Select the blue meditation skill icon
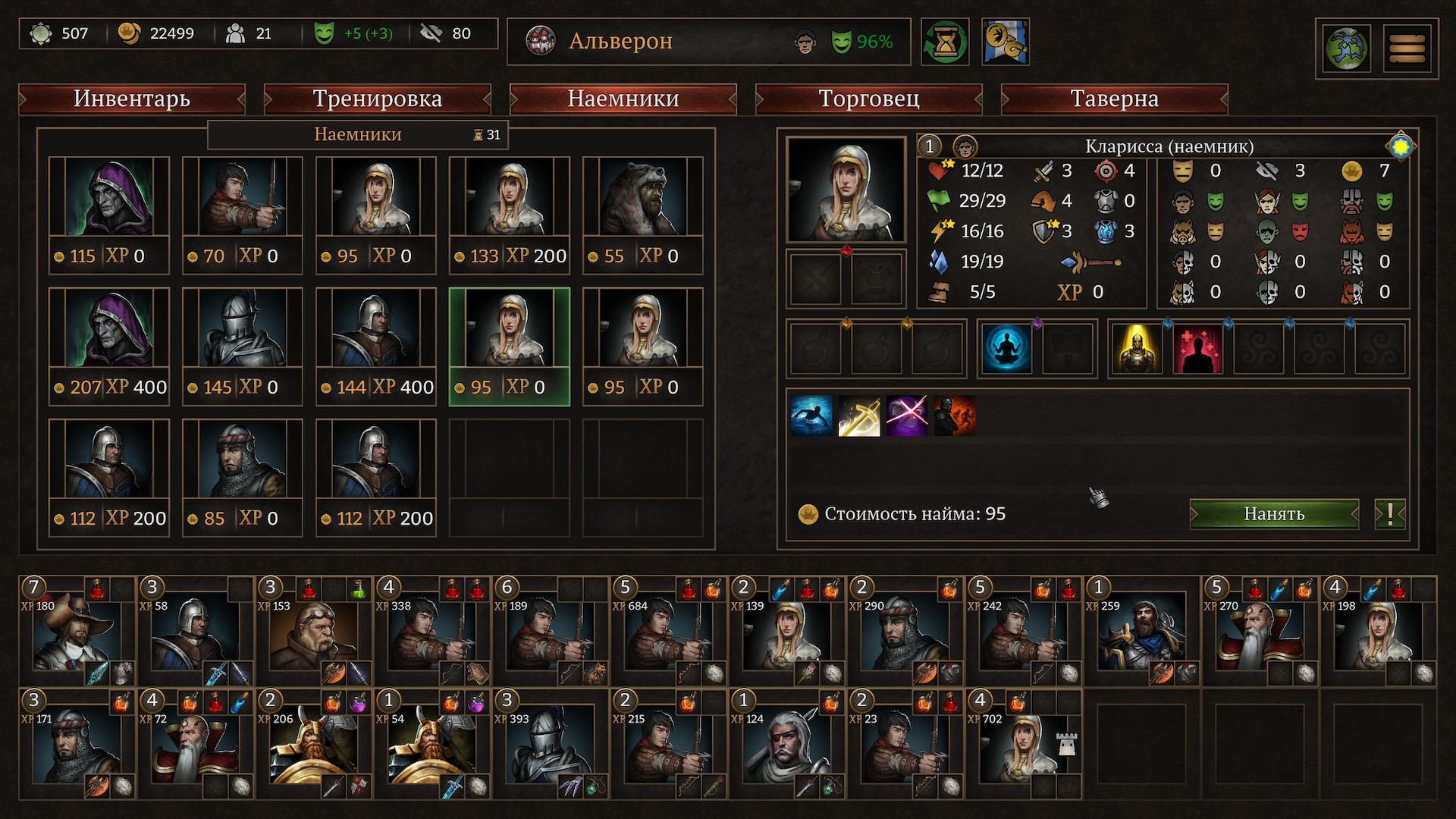The image size is (1456, 819). point(1006,349)
